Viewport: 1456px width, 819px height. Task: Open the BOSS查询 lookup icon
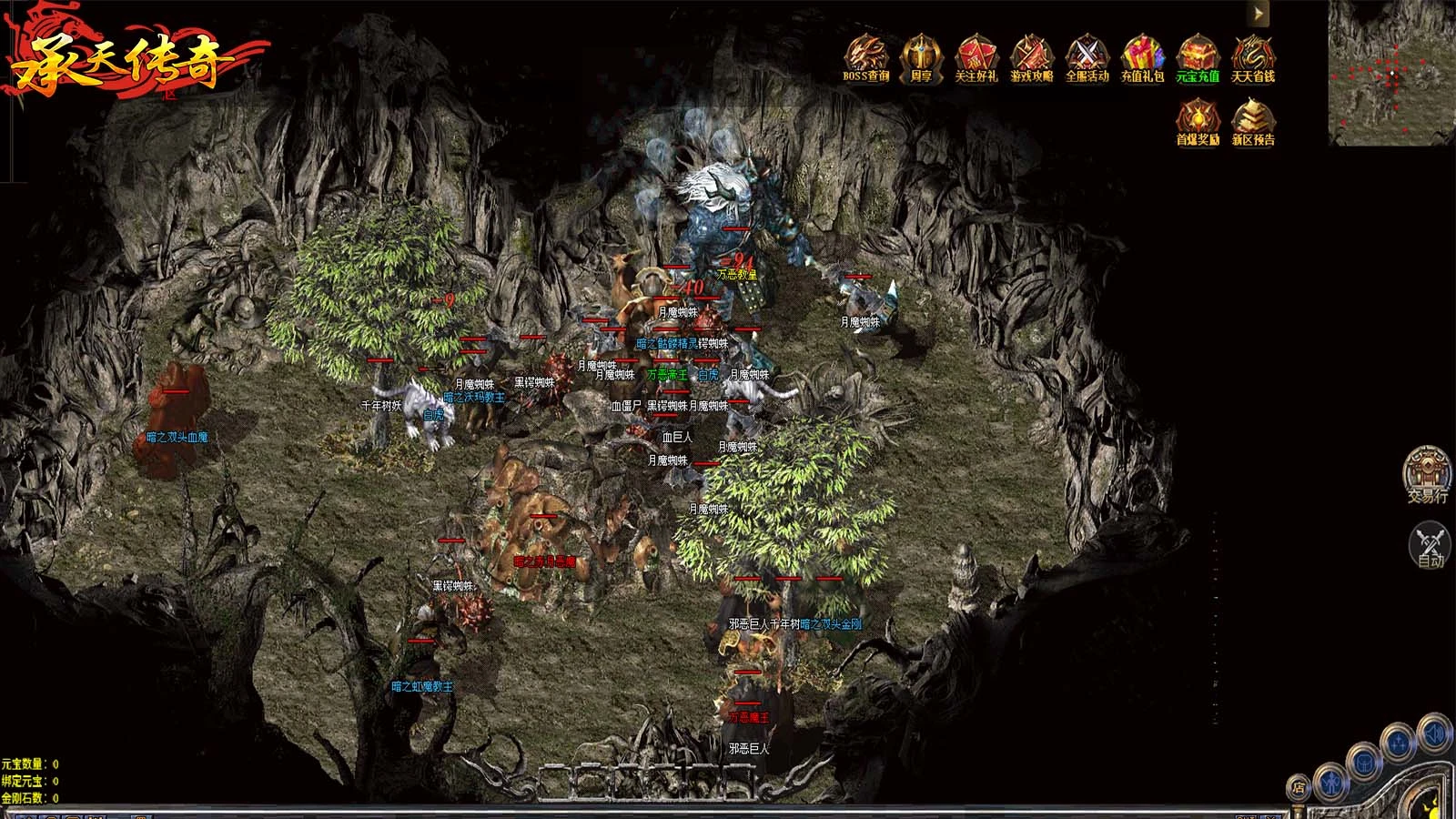click(x=865, y=57)
